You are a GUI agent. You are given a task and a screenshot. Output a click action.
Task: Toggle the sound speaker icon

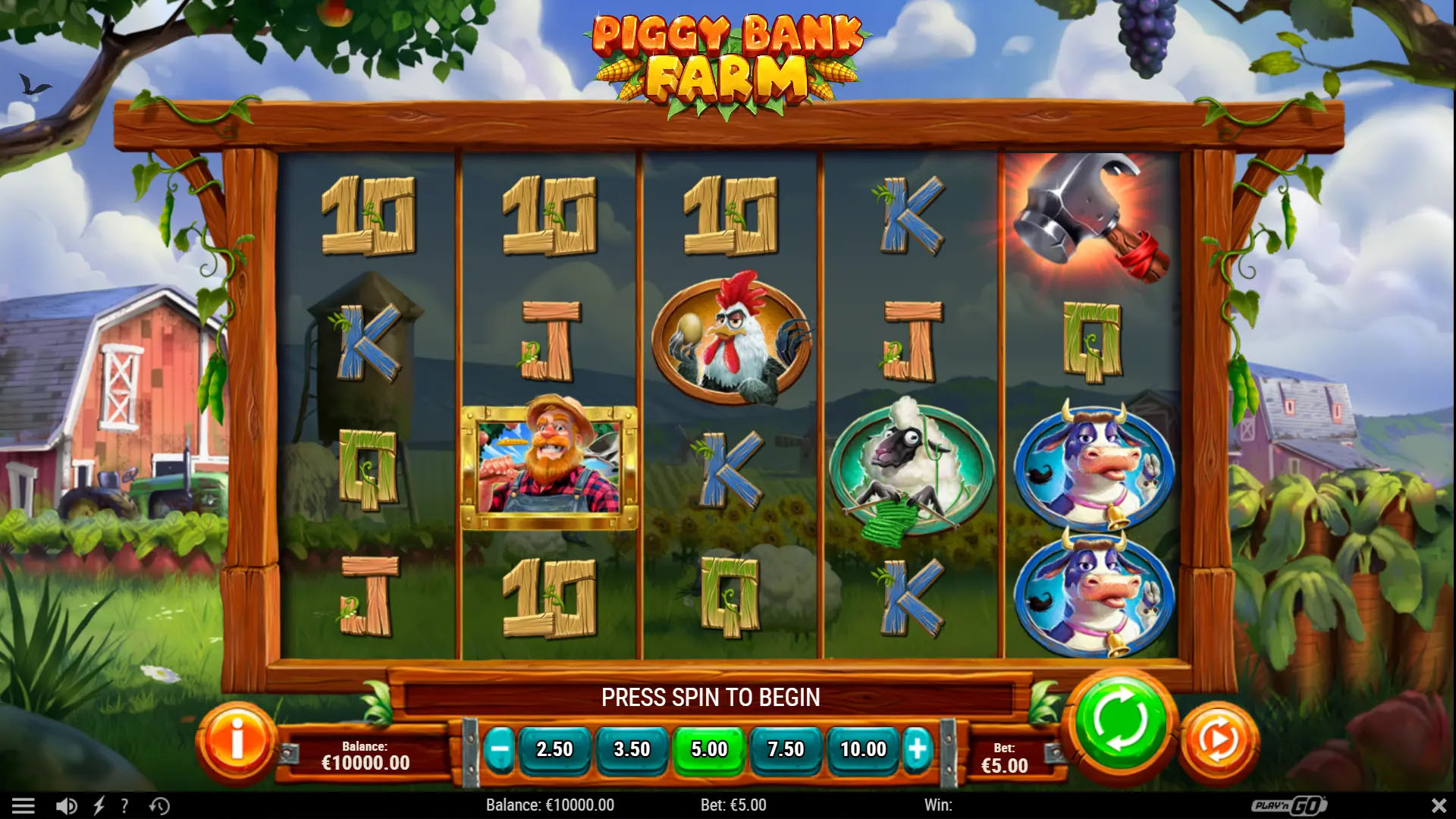coord(67,805)
